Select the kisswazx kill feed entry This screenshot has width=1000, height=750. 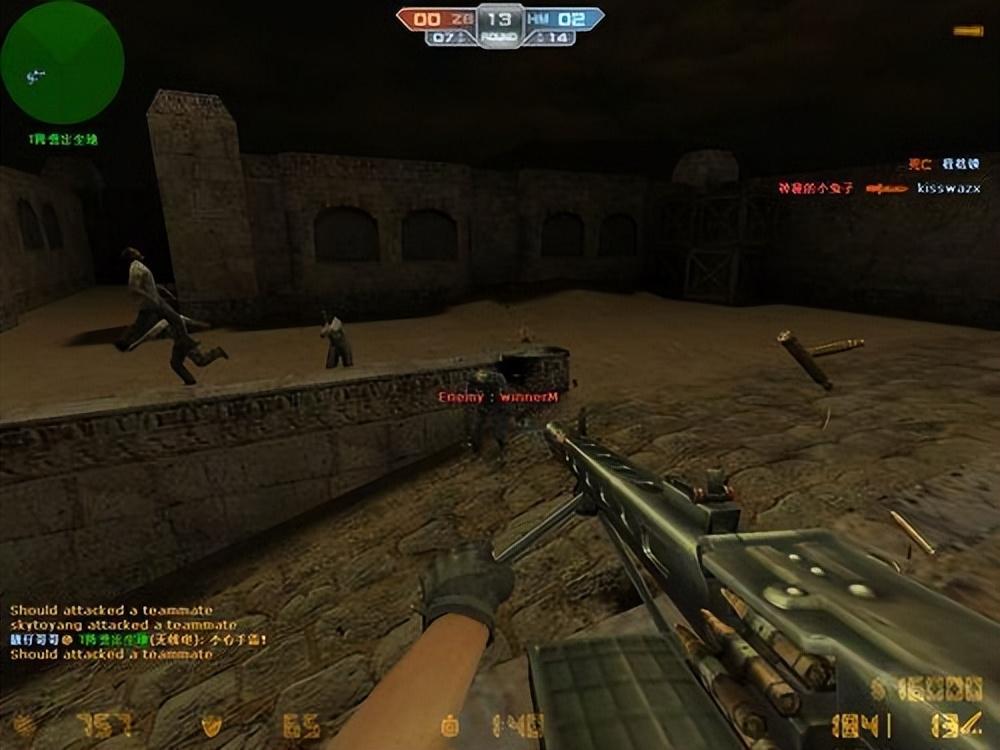pyautogui.click(x=879, y=188)
